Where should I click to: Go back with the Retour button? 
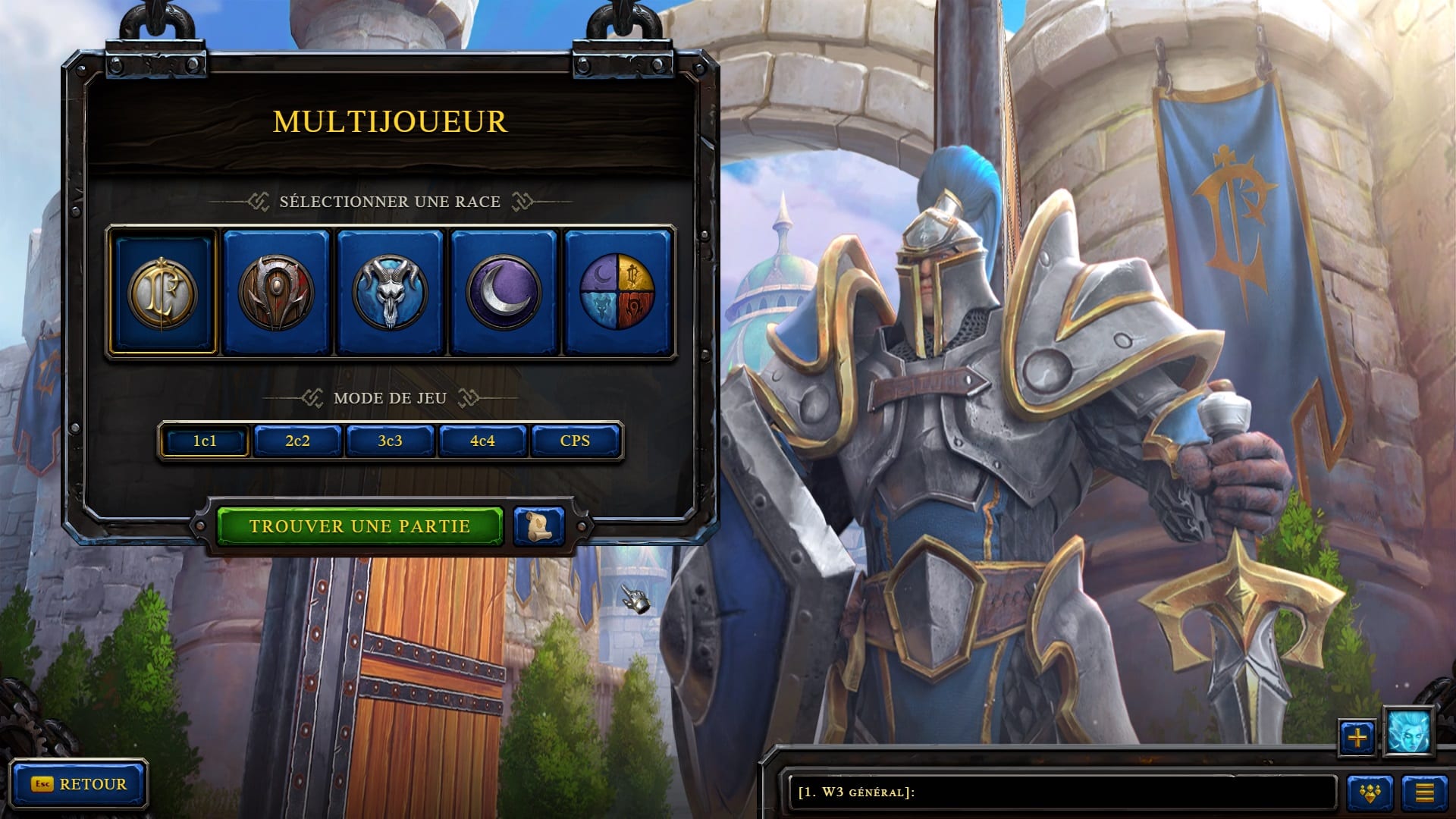(x=79, y=784)
